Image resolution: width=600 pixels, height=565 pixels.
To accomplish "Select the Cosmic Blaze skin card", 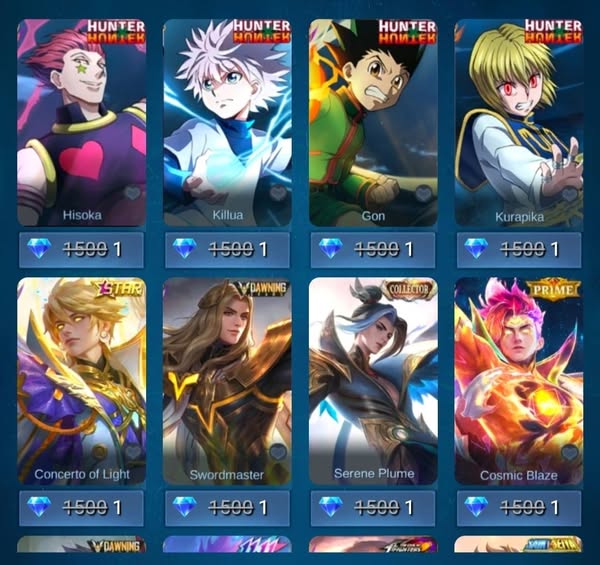I will [519, 380].
